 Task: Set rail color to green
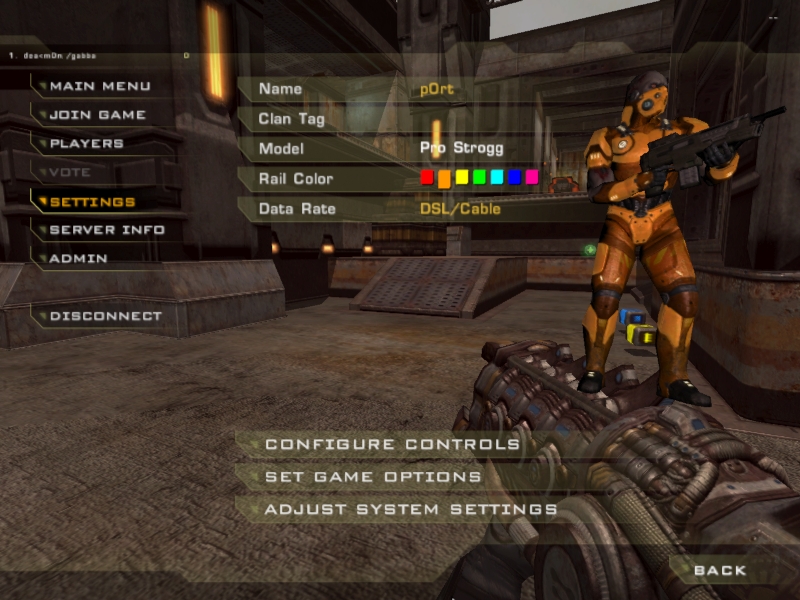click(479, 178)
